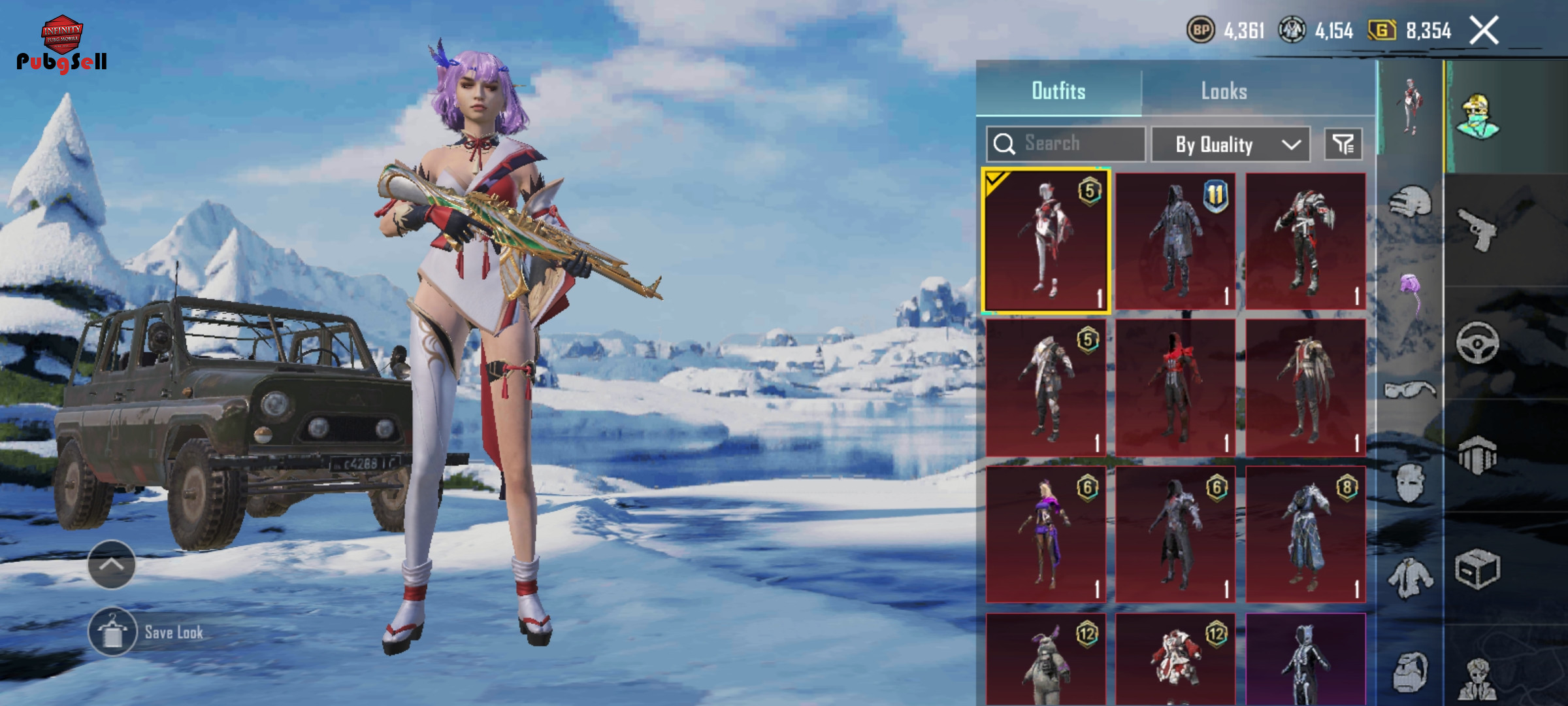Open the pistol weapon skins category
Screen dimensions: 1568x706
tap(1478, 229)
